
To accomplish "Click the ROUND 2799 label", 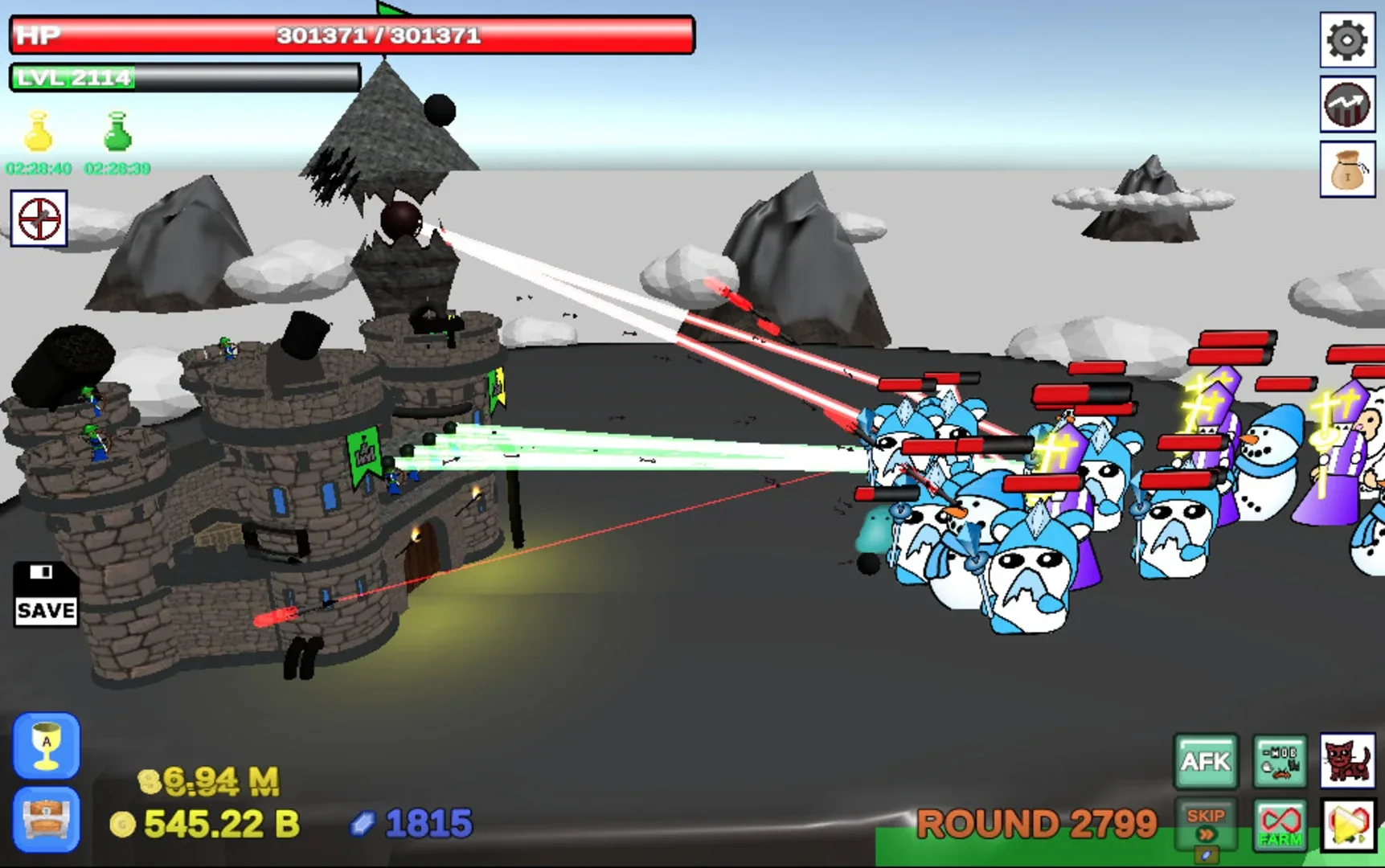I will coord(1037,823).
